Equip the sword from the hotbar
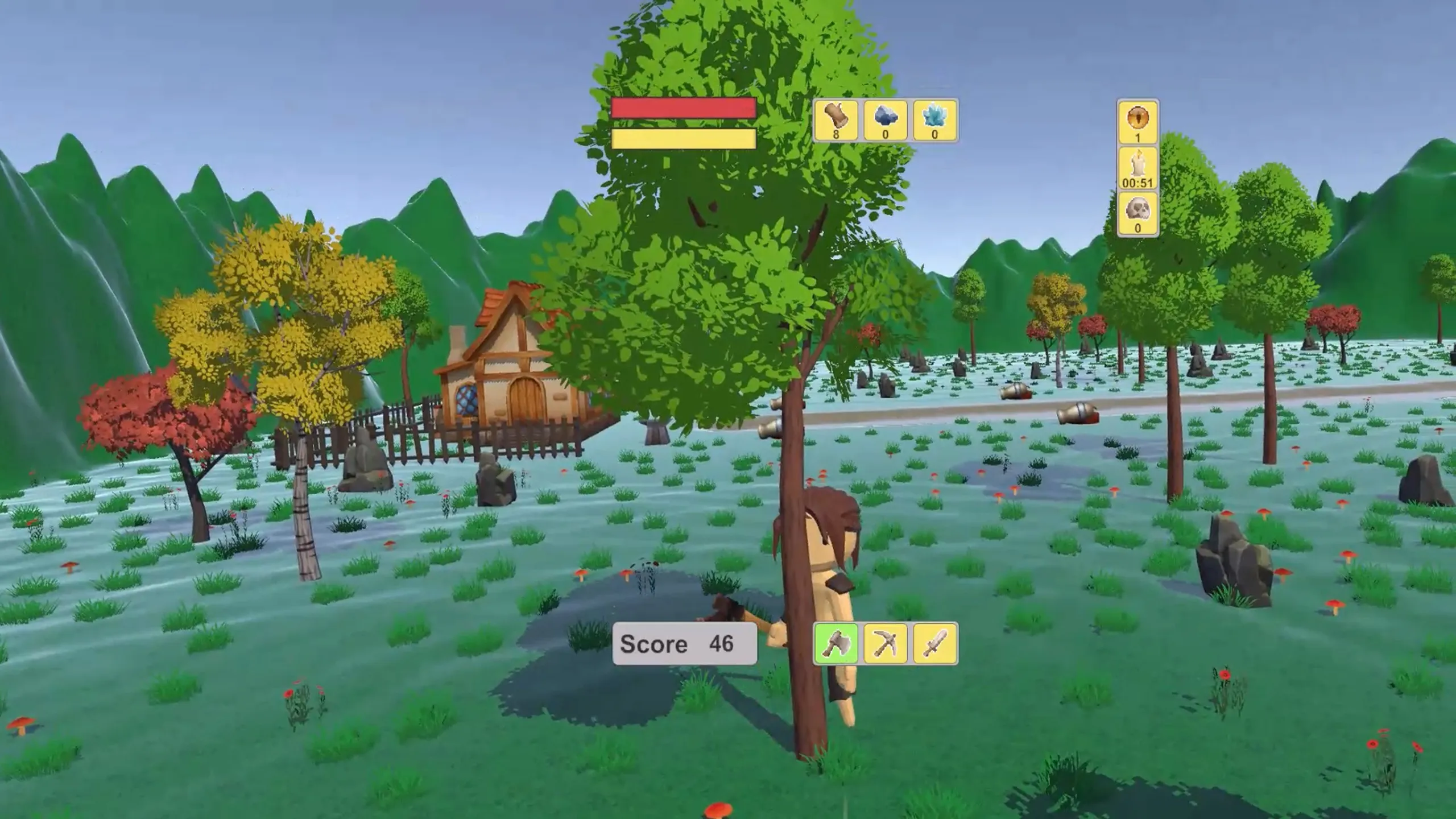The width and height of the screenshot is (1456, 819). pos(935,644)
